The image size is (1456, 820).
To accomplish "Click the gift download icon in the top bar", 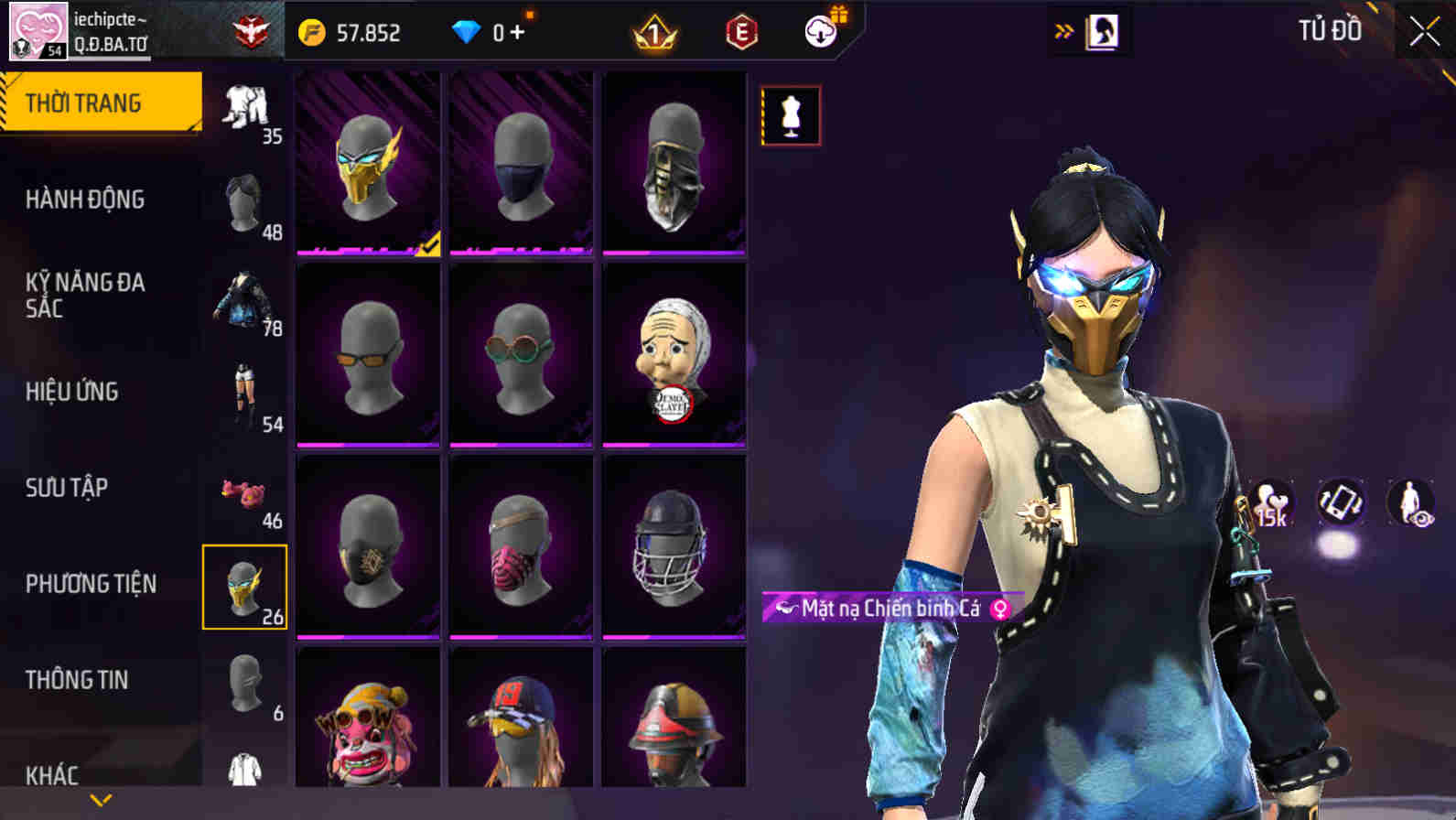I will coord(821,30).
